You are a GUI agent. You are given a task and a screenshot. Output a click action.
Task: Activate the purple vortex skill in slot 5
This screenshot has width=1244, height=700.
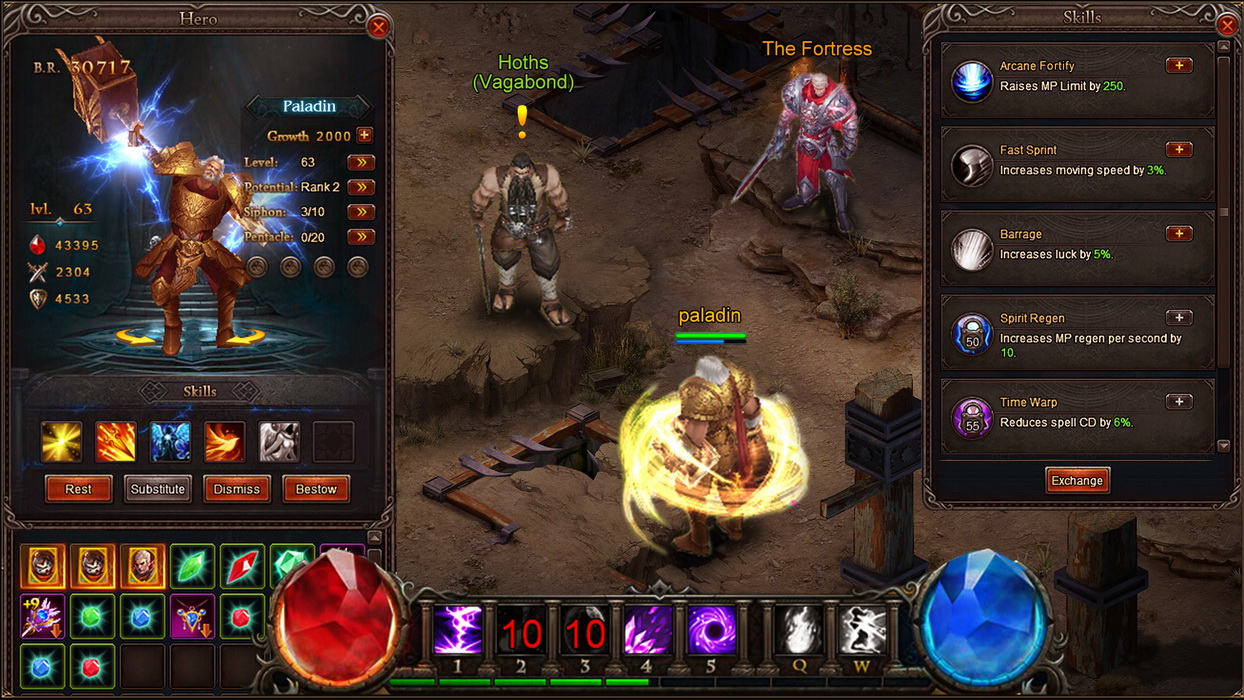[712, 630]
